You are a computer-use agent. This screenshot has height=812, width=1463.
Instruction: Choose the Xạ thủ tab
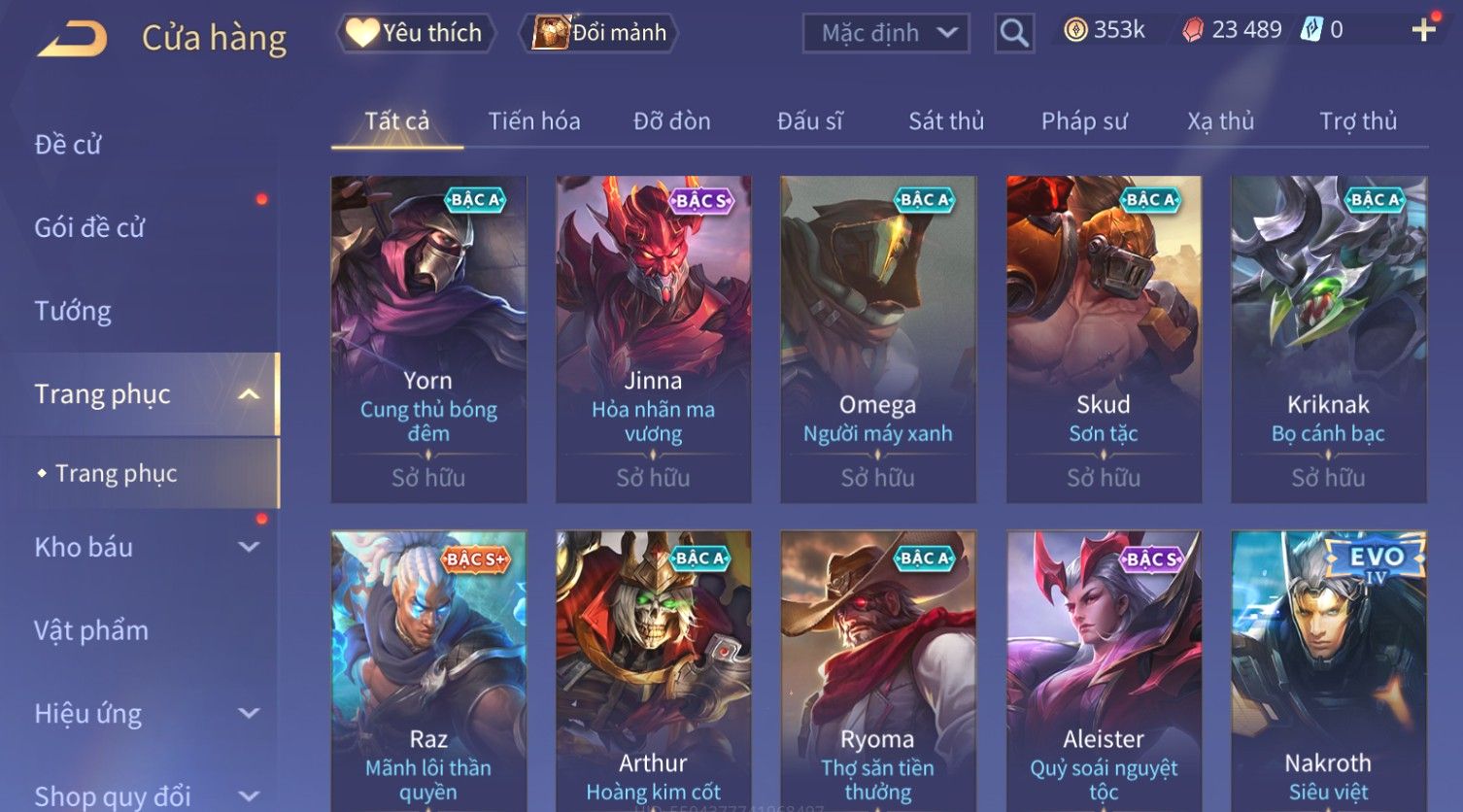coord(1220,121)
